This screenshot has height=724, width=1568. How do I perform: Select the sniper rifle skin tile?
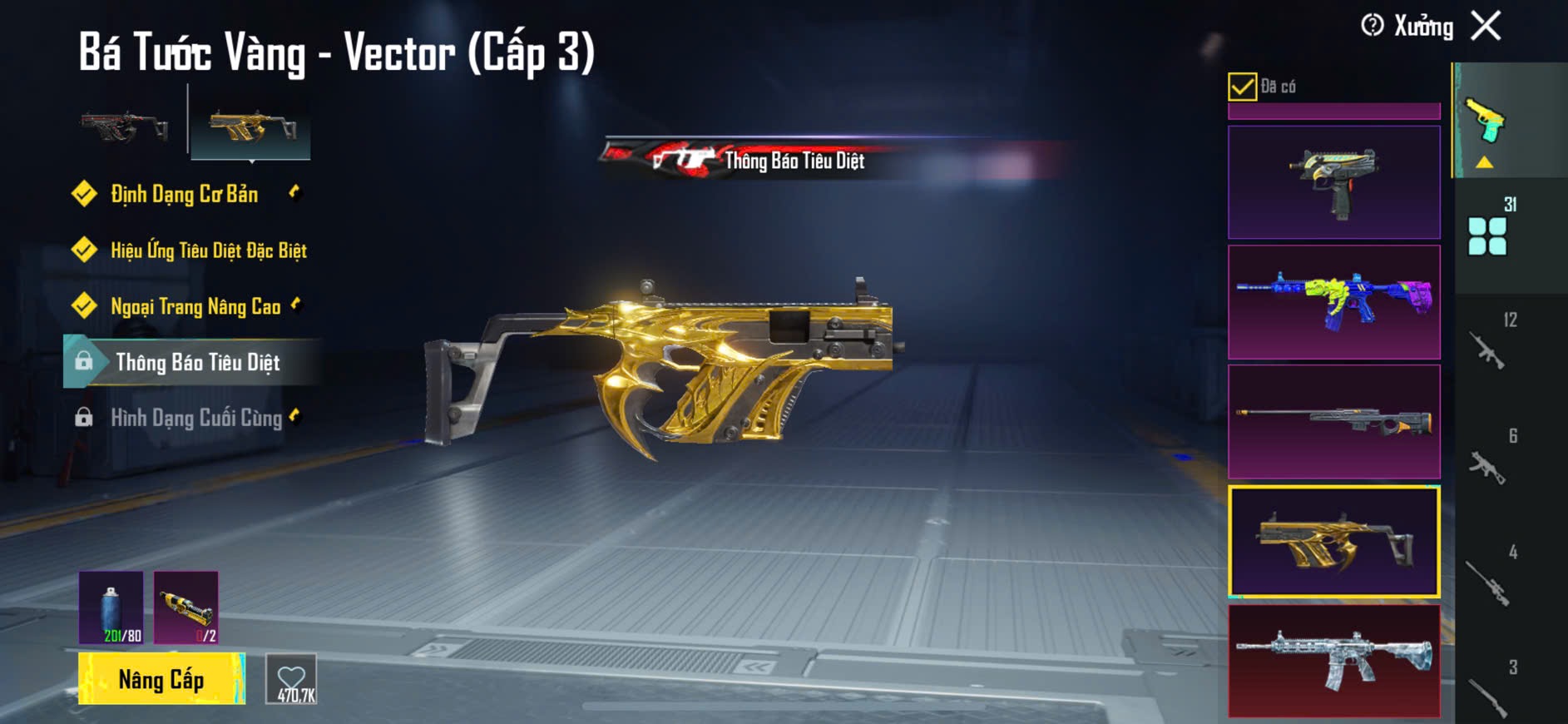tap(1333, 421)
